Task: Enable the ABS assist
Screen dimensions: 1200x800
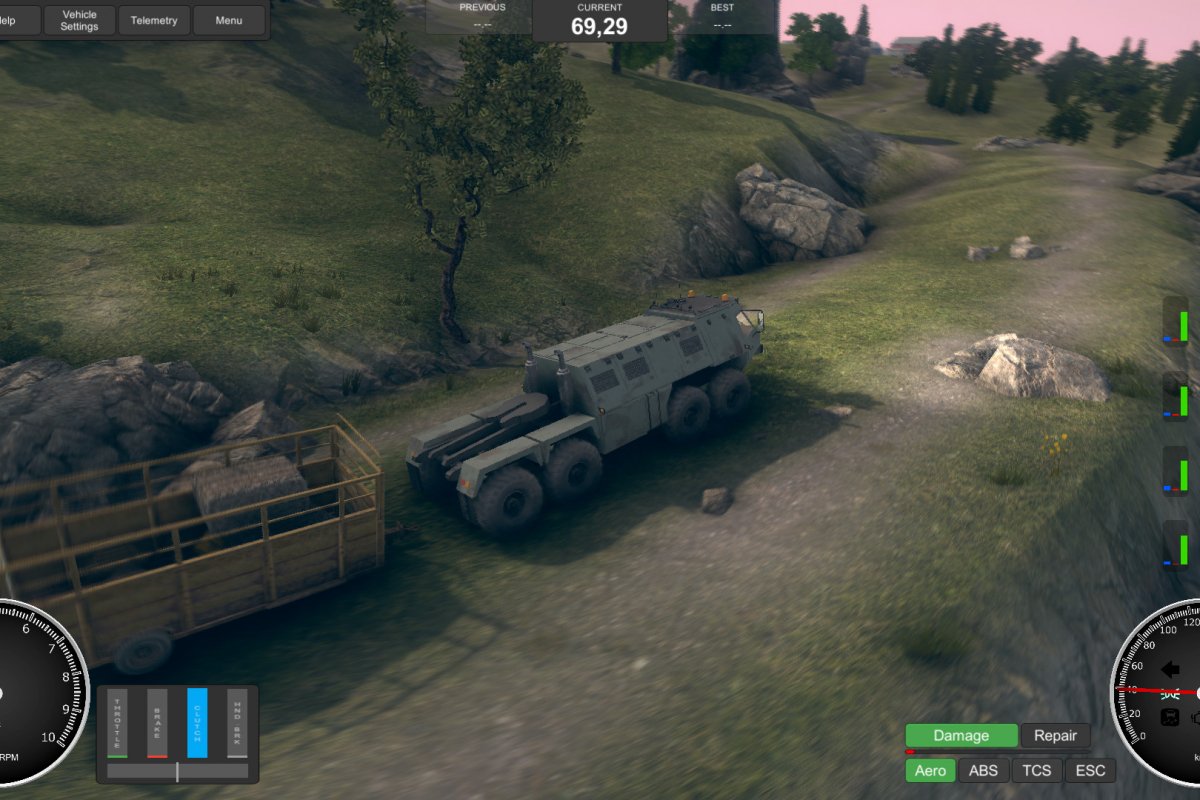Action: click(x=983, y=770)
